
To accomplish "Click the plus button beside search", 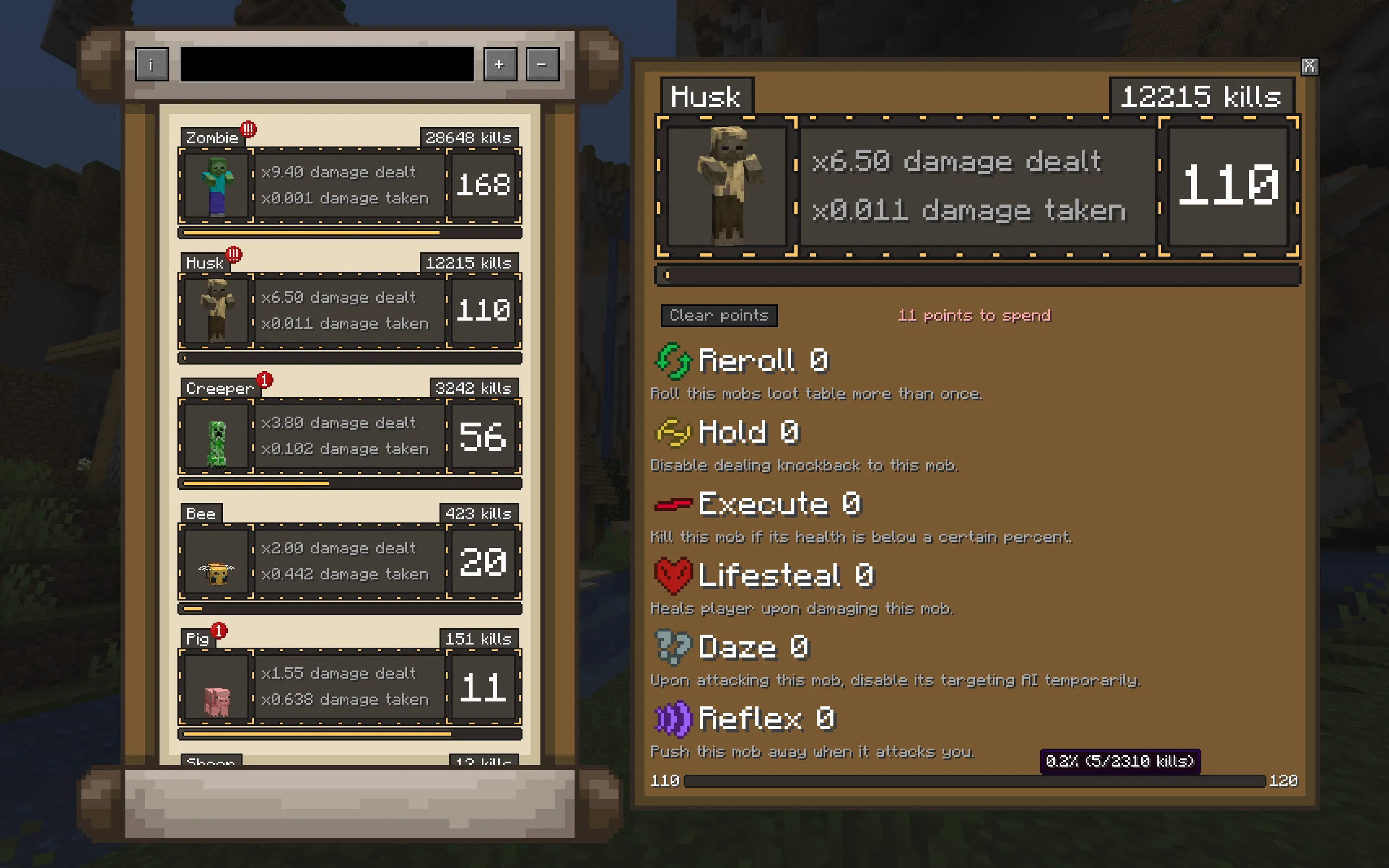I will [499, 65].
